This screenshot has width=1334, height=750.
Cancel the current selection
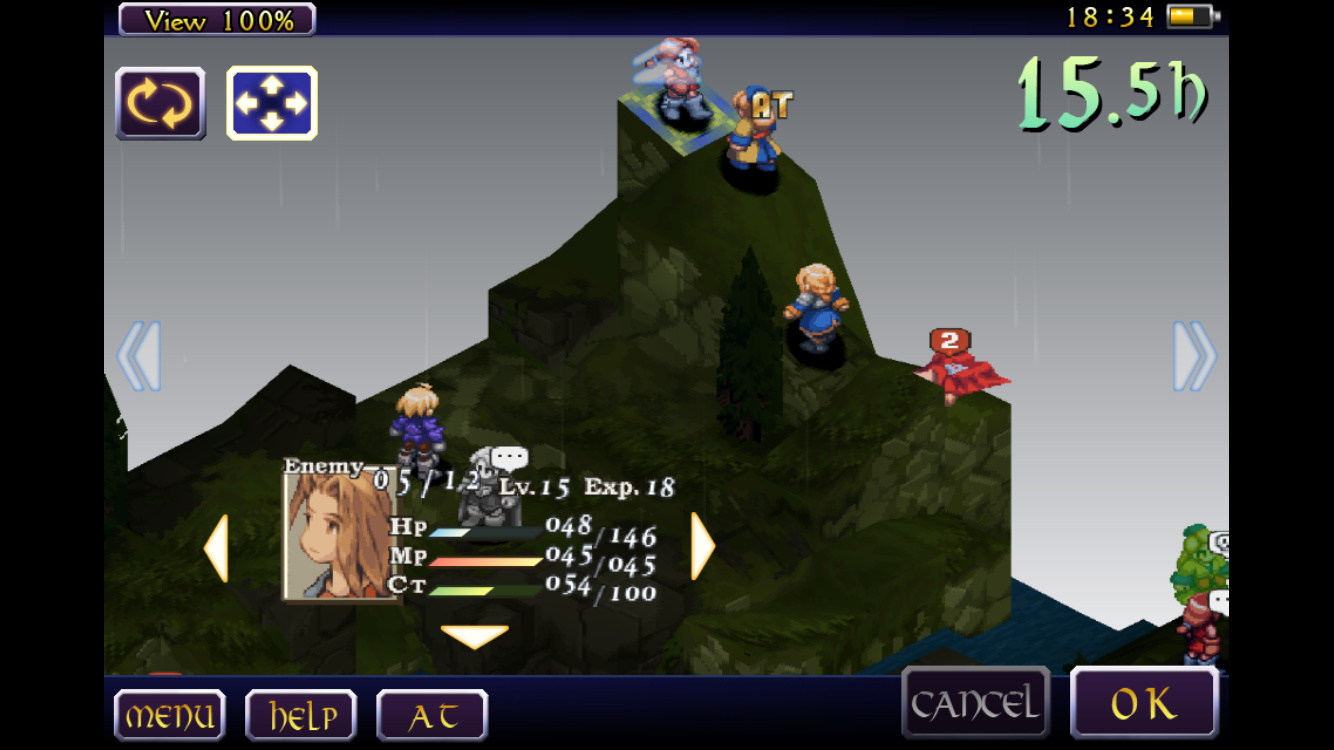coord(975,703)
